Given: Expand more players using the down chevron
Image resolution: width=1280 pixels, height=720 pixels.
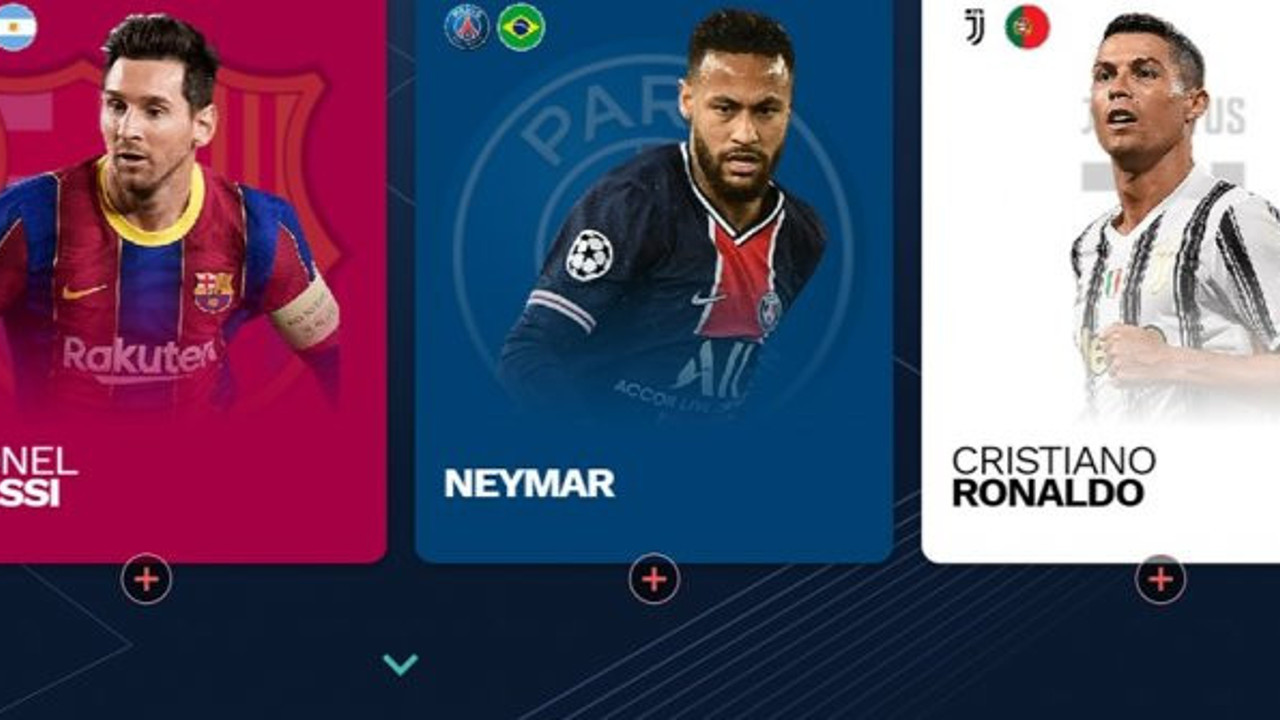Looking at the screenshot, I should pyautogui.click(x=402, y=661).
